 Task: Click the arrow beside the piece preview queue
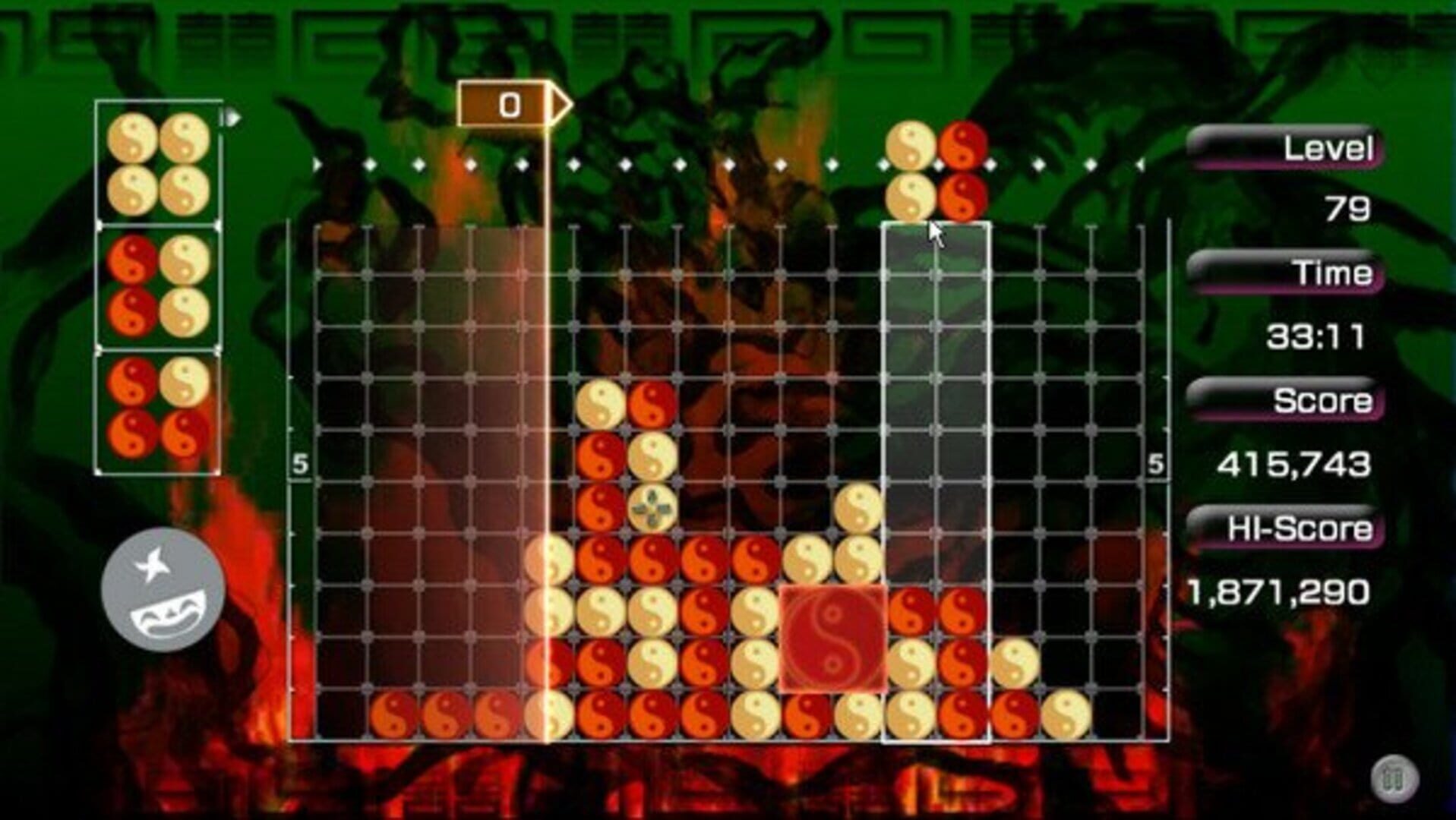click(x=232, y=118)
